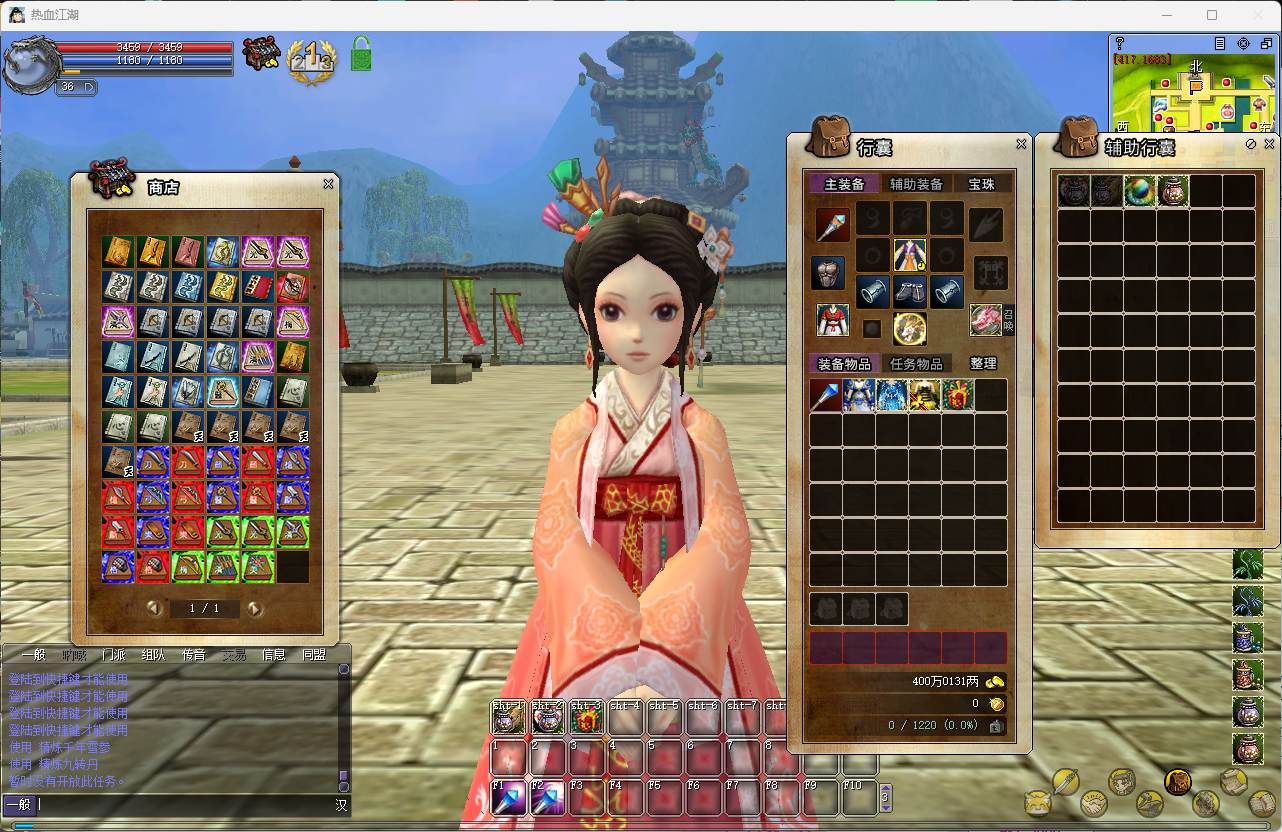The height and width of the screenshot is (832, 1282).
Task: Open the treasure chest shop icon near health bar
Action: click(x=262, y=53)
